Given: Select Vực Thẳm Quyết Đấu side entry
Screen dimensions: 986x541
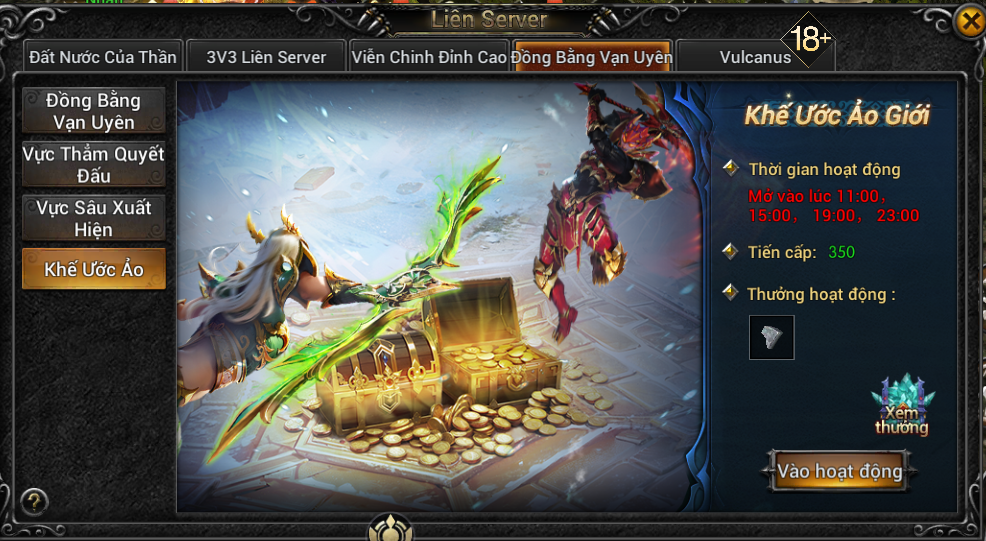Looking at the screenshot, I should [x=93, y=165].
